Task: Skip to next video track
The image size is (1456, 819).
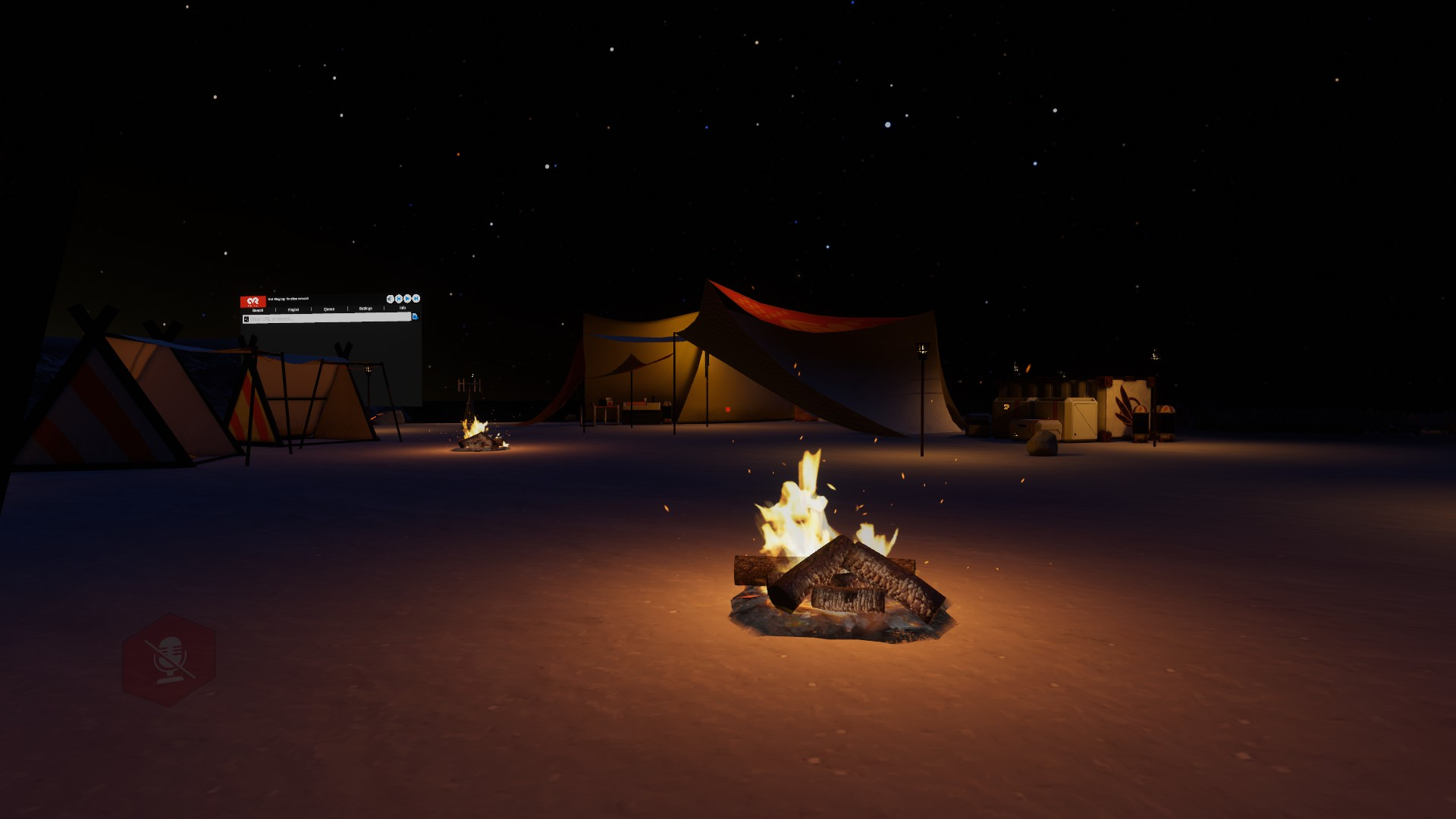Action: tap(416, 299)
